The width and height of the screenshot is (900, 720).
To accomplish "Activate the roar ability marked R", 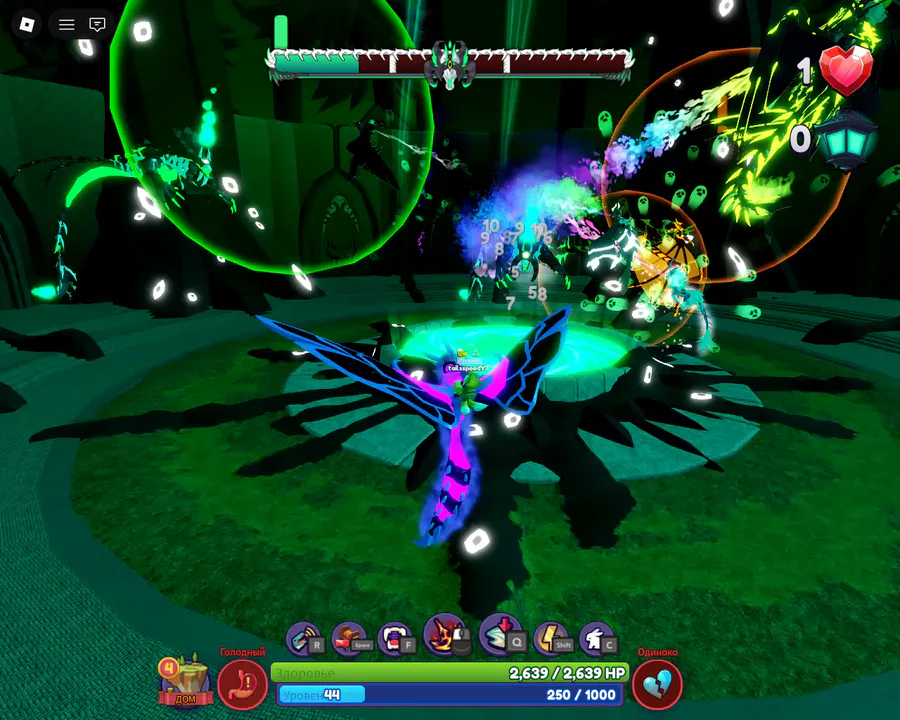I will point(304,638).
